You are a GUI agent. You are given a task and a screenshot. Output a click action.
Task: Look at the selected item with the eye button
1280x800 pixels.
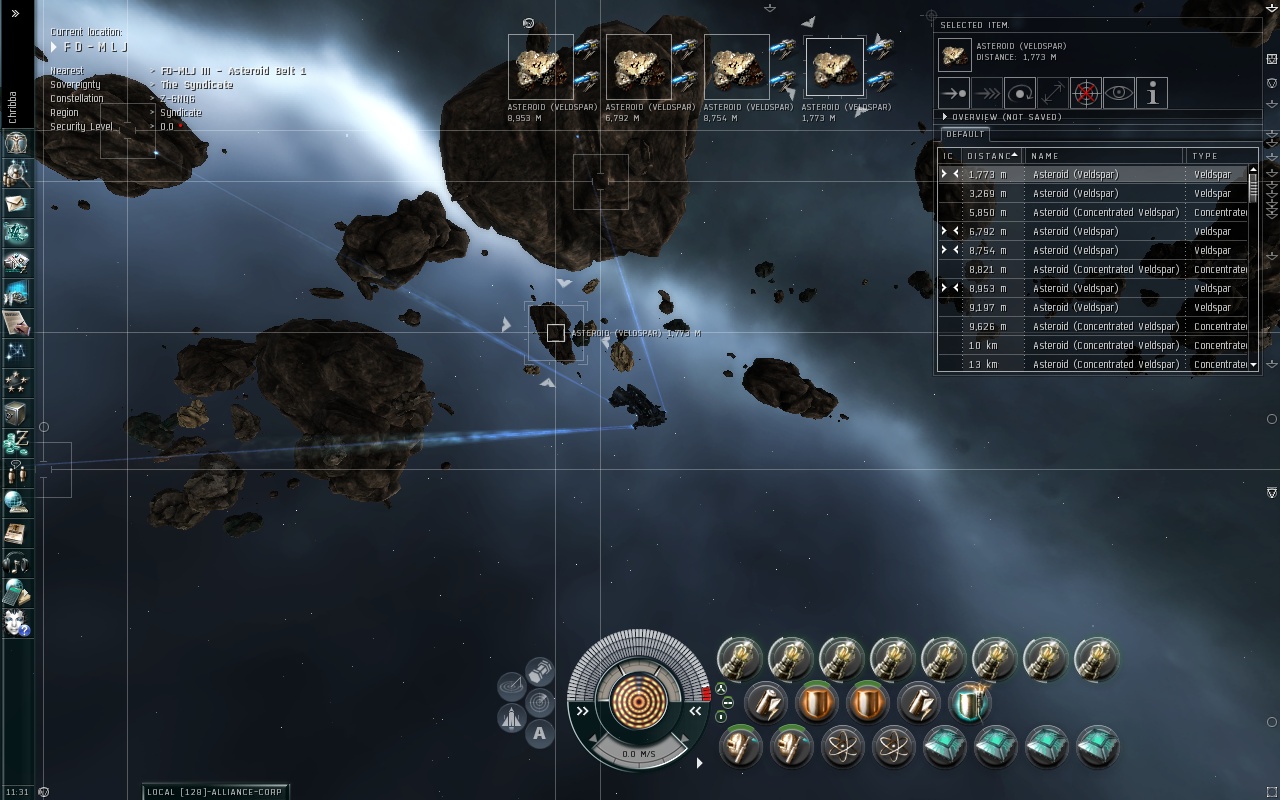click(x=1119, y=93)
